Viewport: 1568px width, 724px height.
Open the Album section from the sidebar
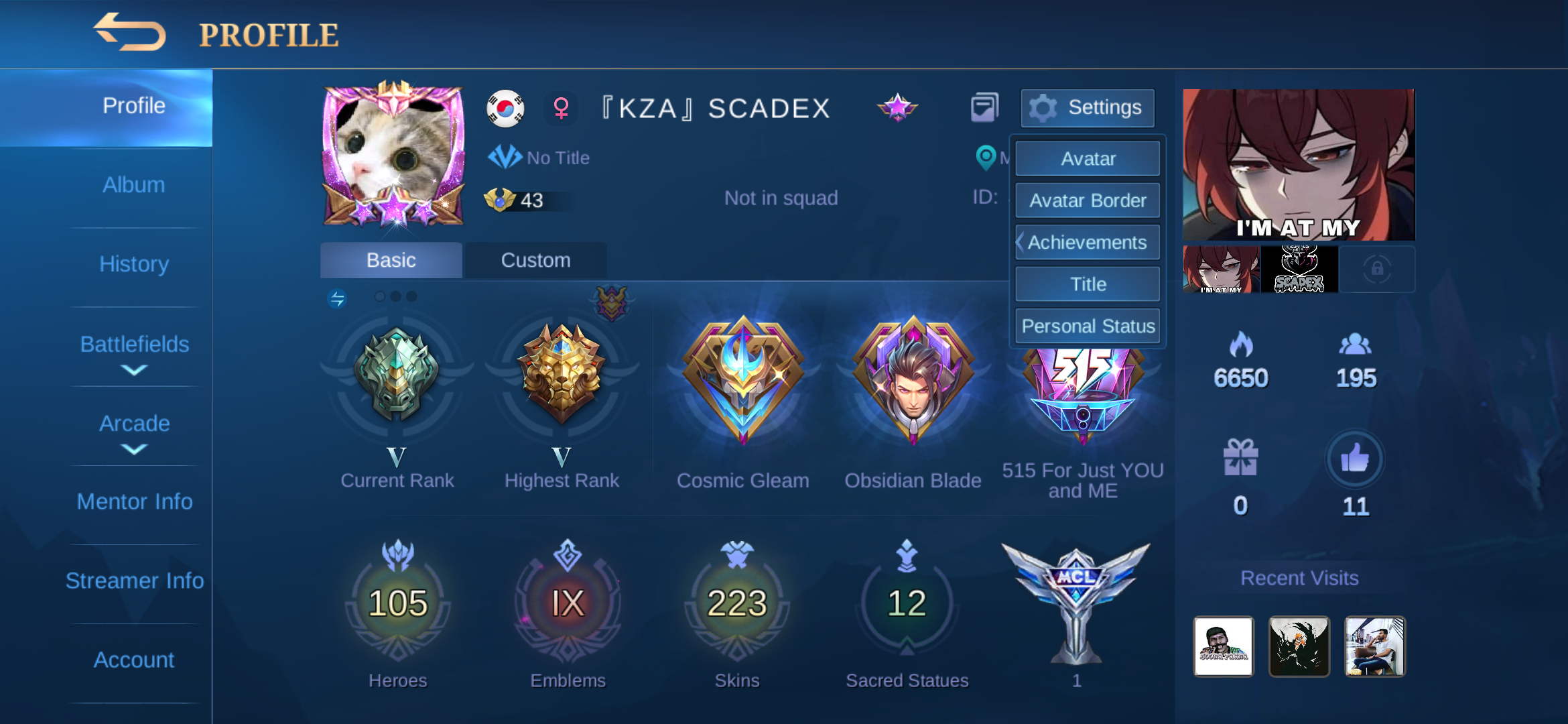click(x=133, y=184)
